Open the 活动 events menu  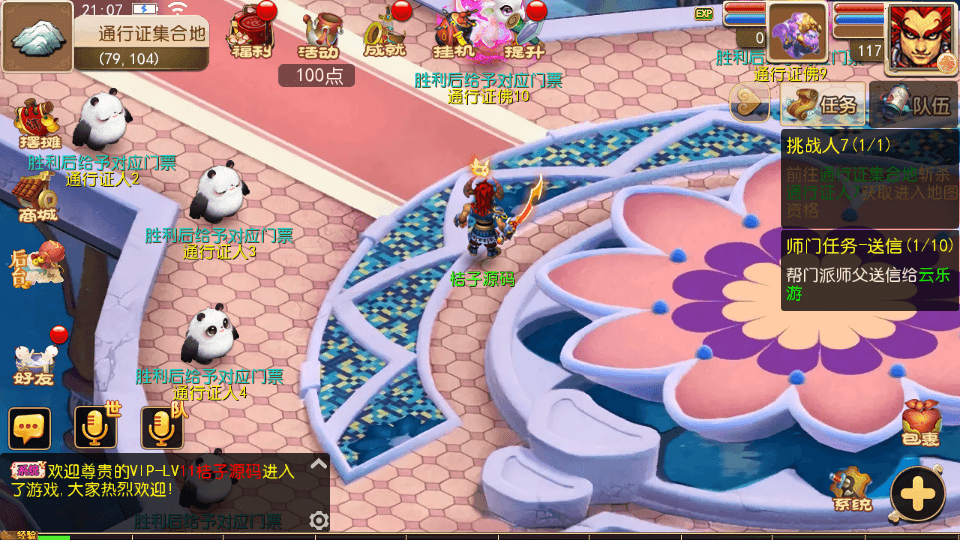pos(321,33)
